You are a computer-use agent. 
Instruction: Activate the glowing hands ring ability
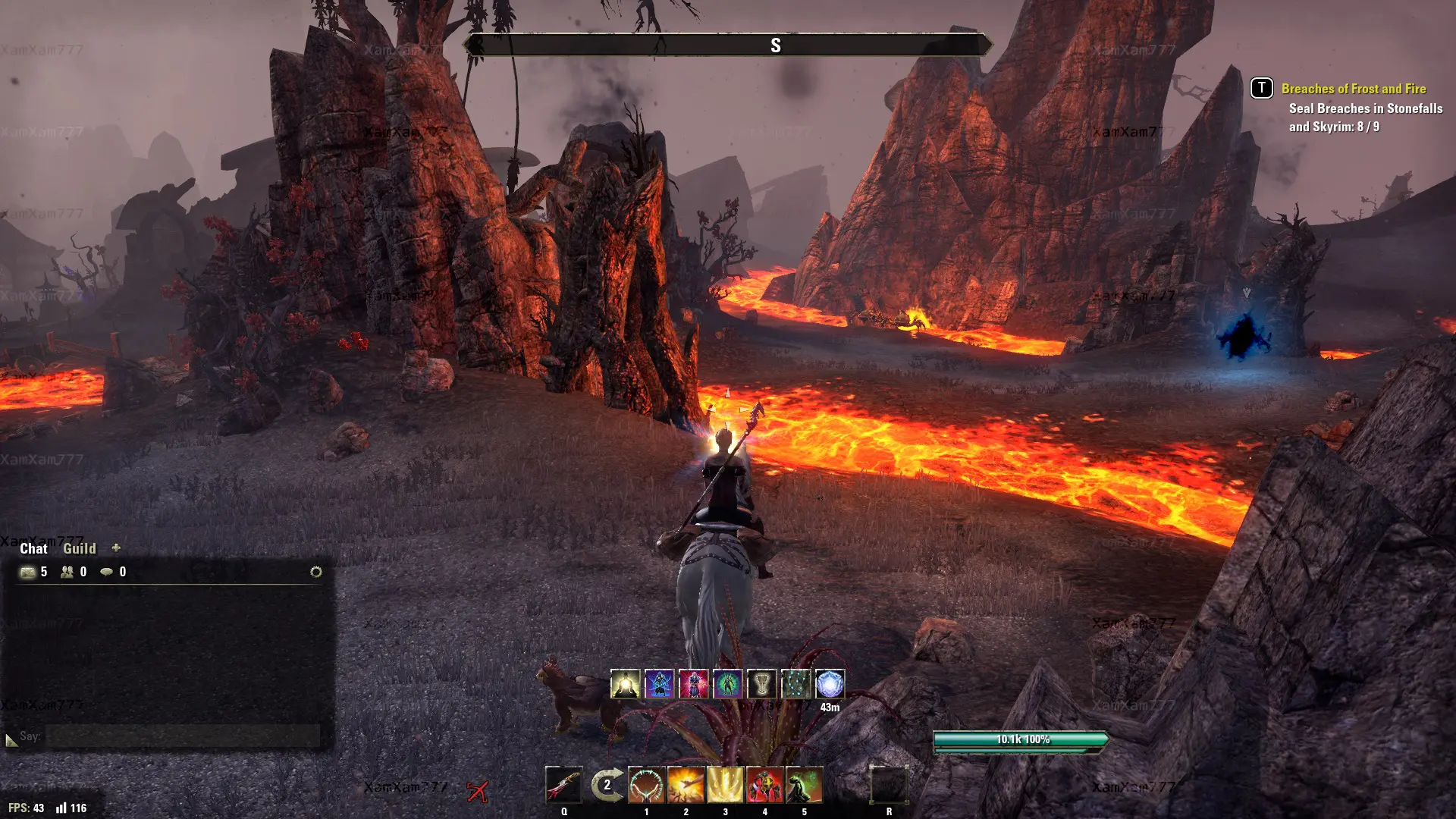(x=646, y=785)
